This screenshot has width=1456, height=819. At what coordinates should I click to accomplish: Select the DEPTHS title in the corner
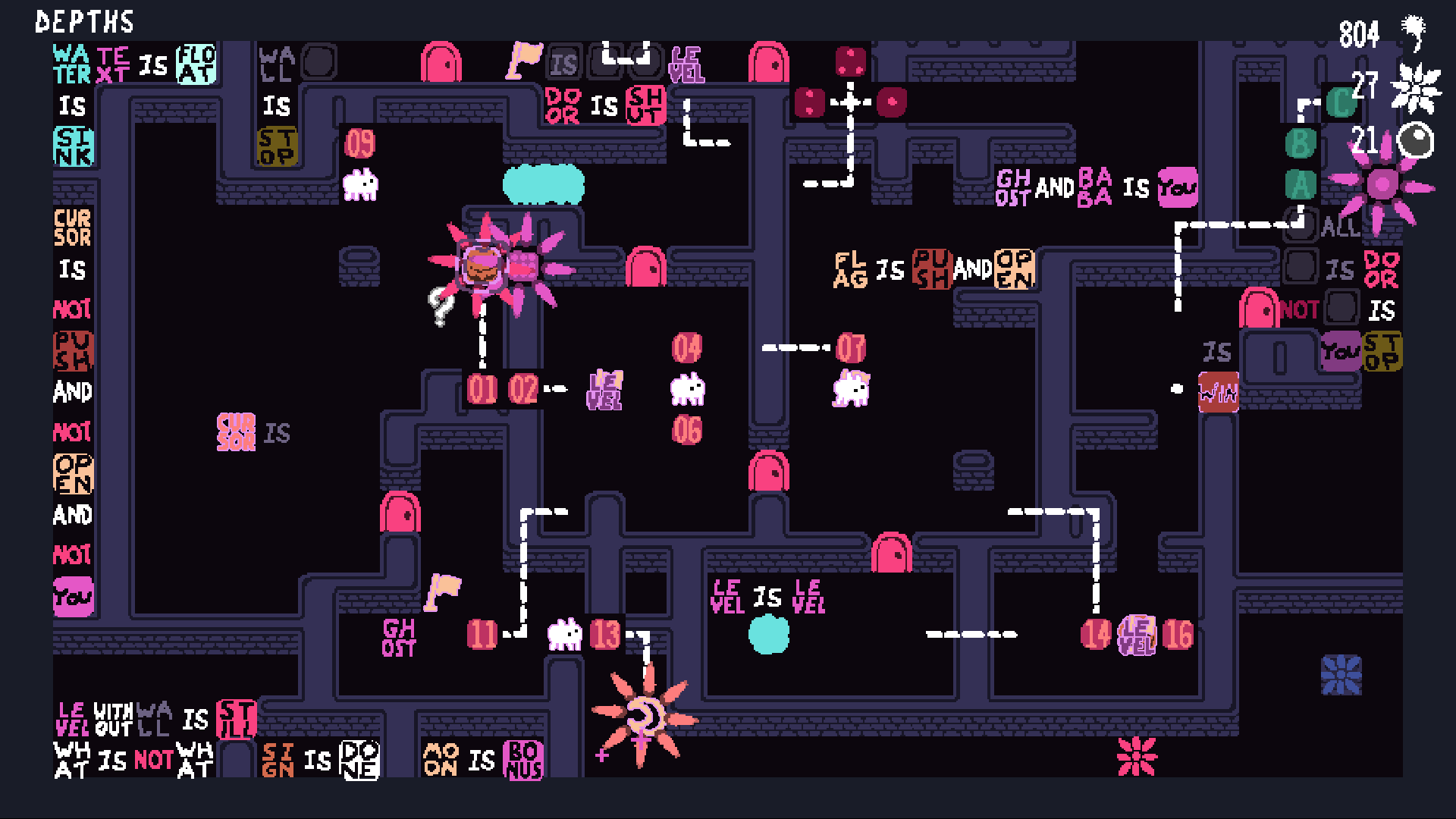[84, 23]
